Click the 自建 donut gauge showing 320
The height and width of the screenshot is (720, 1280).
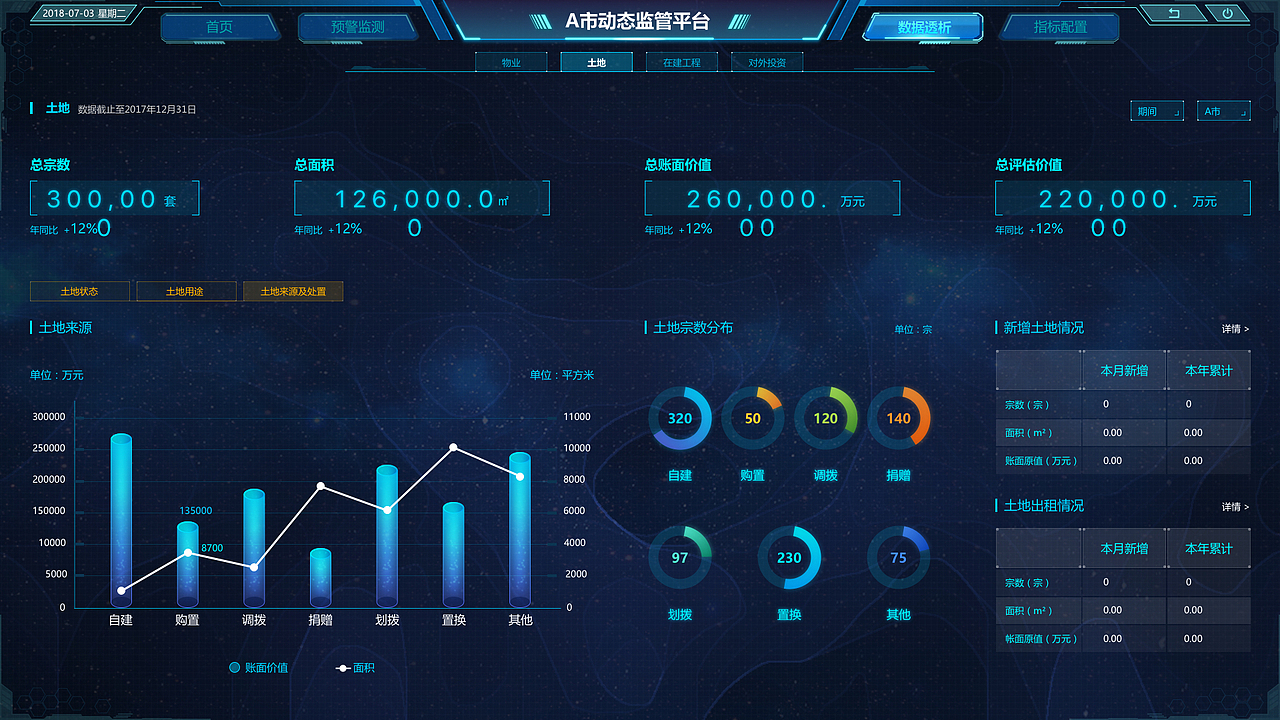680,419
